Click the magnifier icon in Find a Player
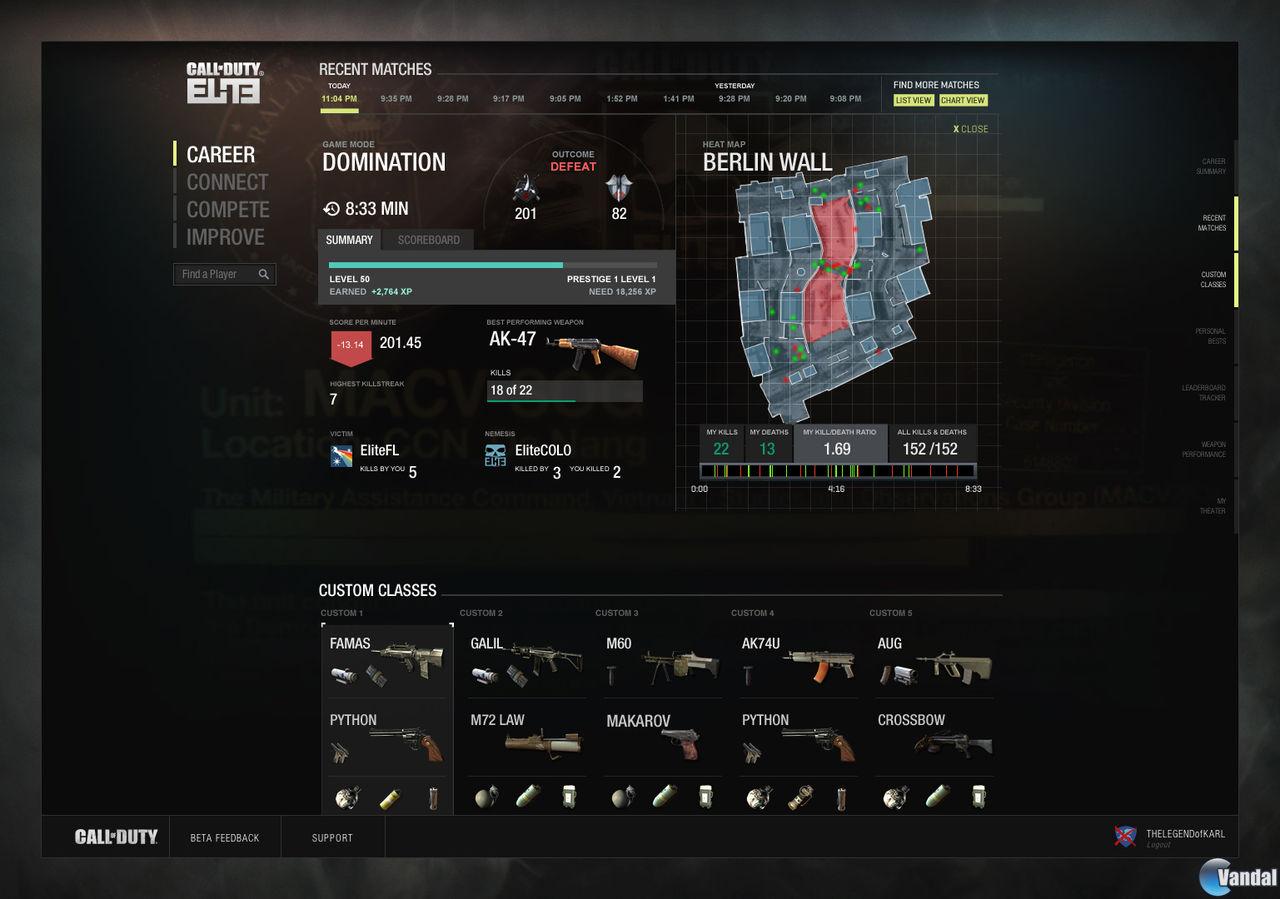This screenshot has width=1280, height=899. pyautogui.click(x=264, y=273)
